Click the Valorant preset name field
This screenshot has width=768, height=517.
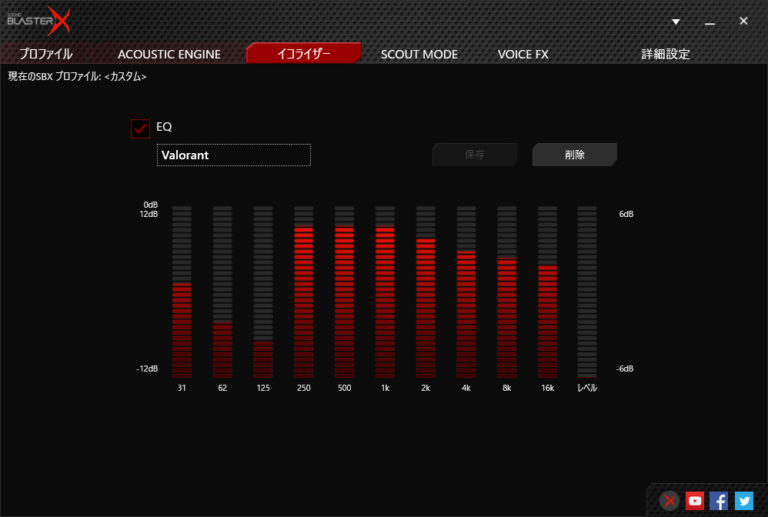pos(234,155)
